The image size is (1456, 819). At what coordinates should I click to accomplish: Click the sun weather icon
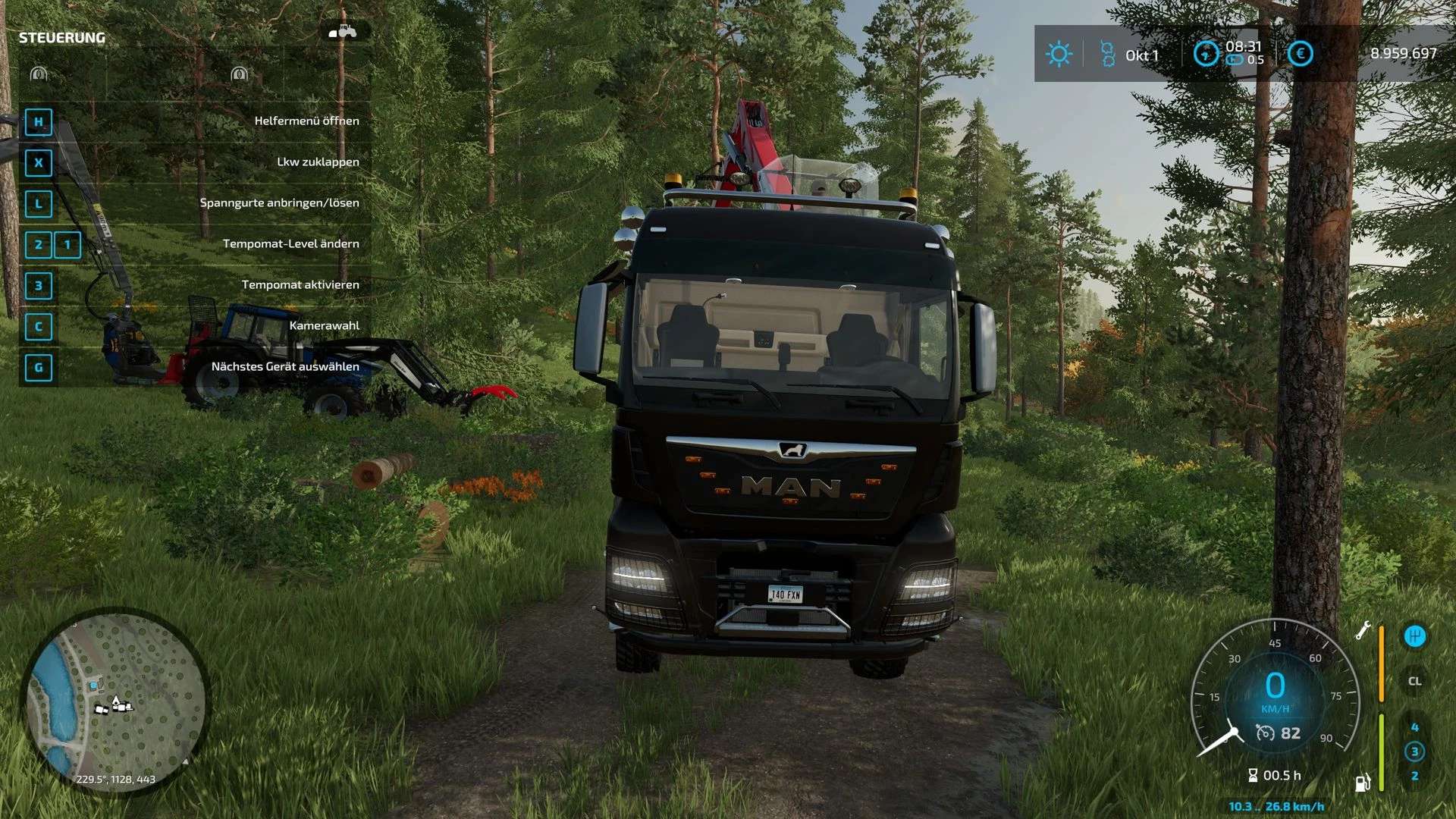[x=1058, y=54]
